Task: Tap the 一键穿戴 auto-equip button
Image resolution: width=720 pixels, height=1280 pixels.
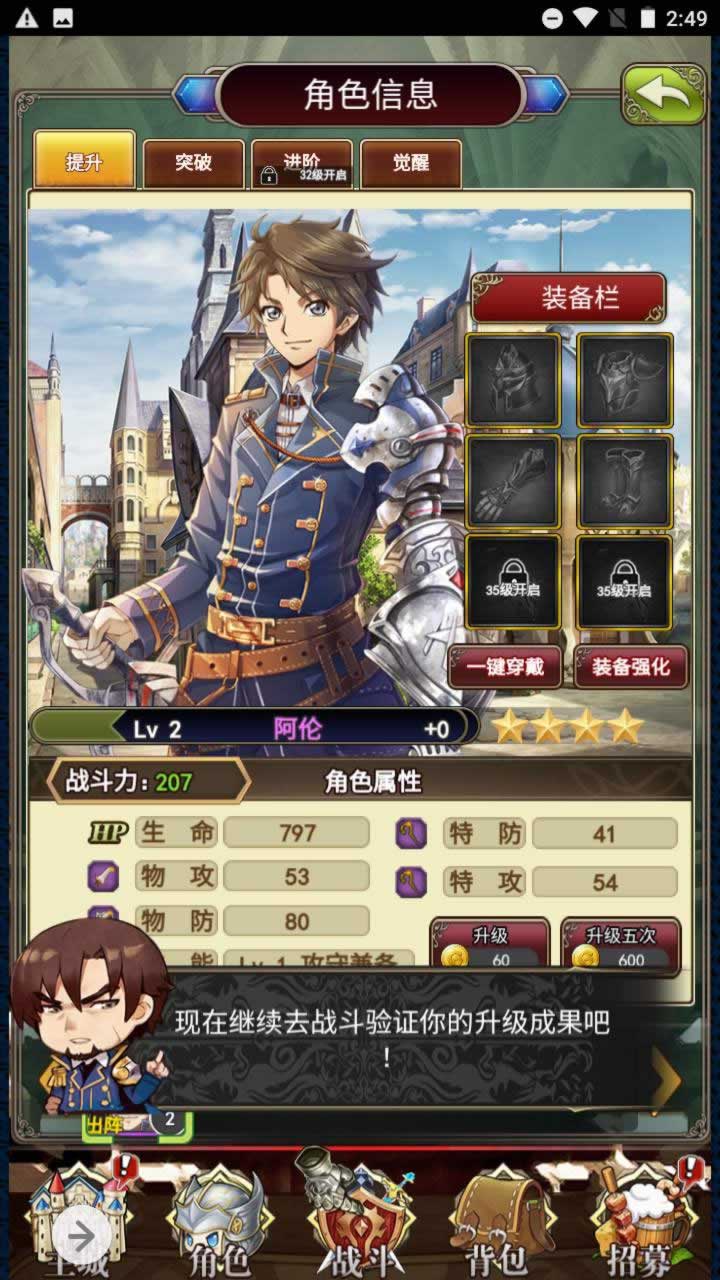Action: coord(510,667)
